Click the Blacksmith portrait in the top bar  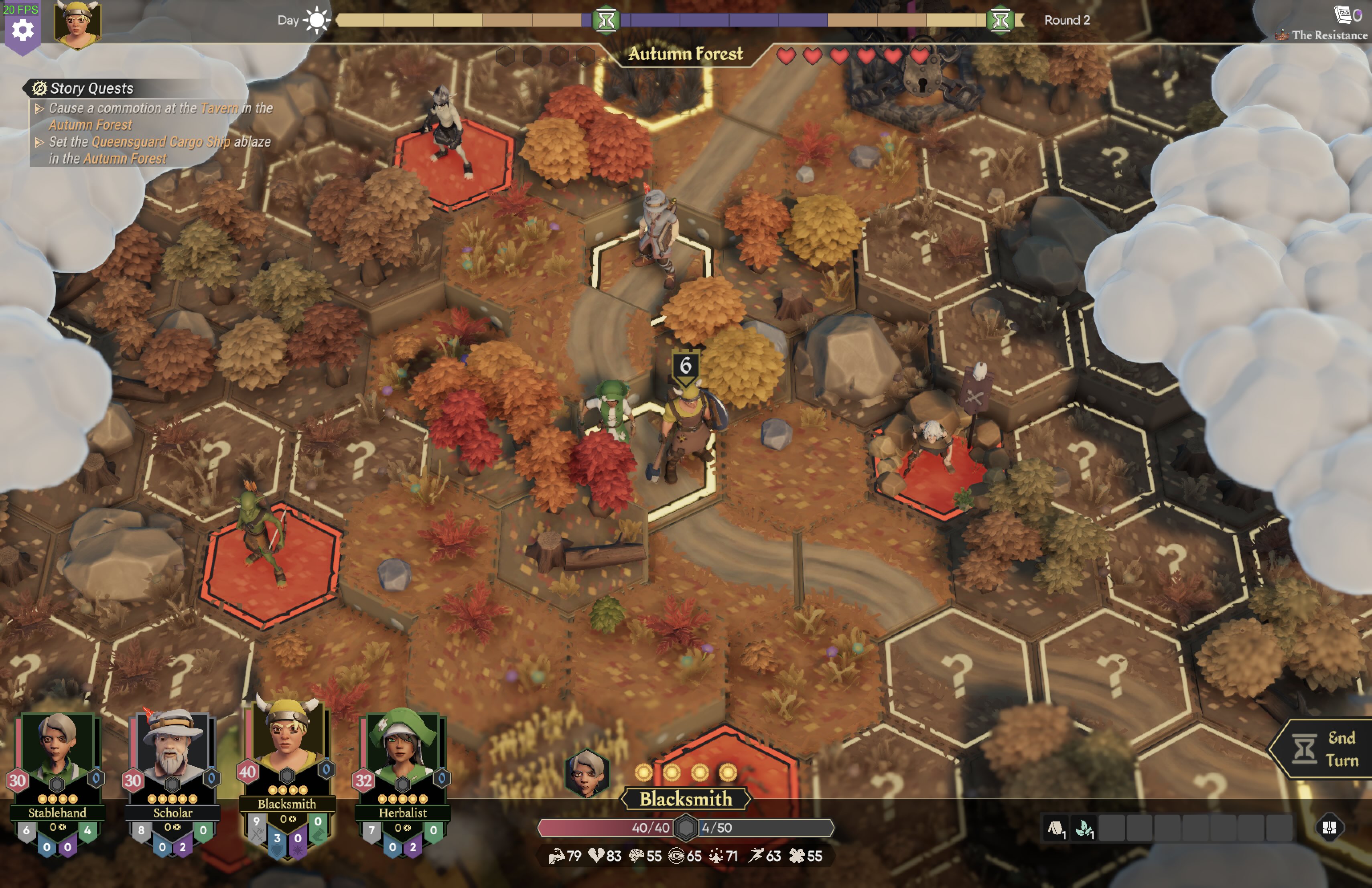coord(77,24)
